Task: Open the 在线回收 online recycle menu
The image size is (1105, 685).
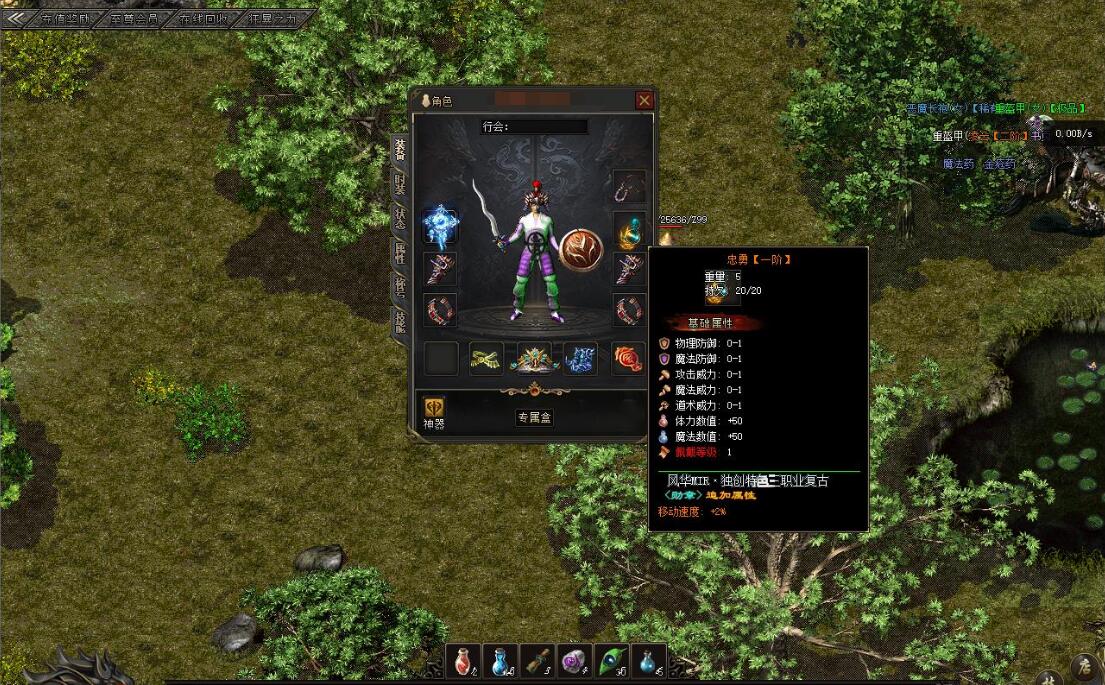Action: [x=204, y=19]
